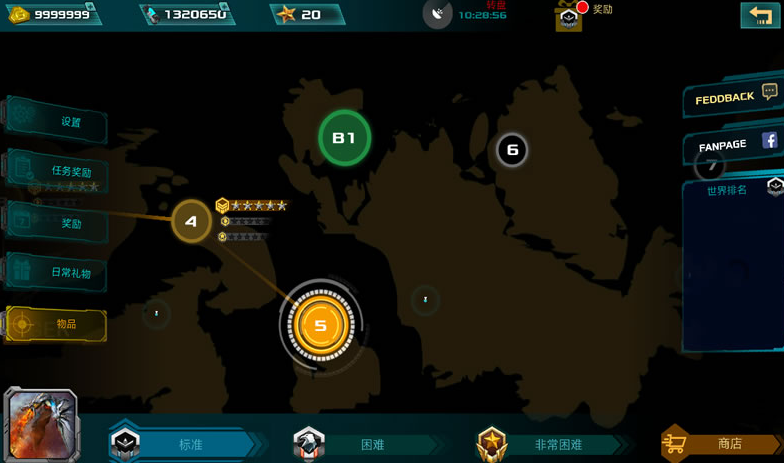
Task: Open the 商店 shop
Action: [720, 443]
